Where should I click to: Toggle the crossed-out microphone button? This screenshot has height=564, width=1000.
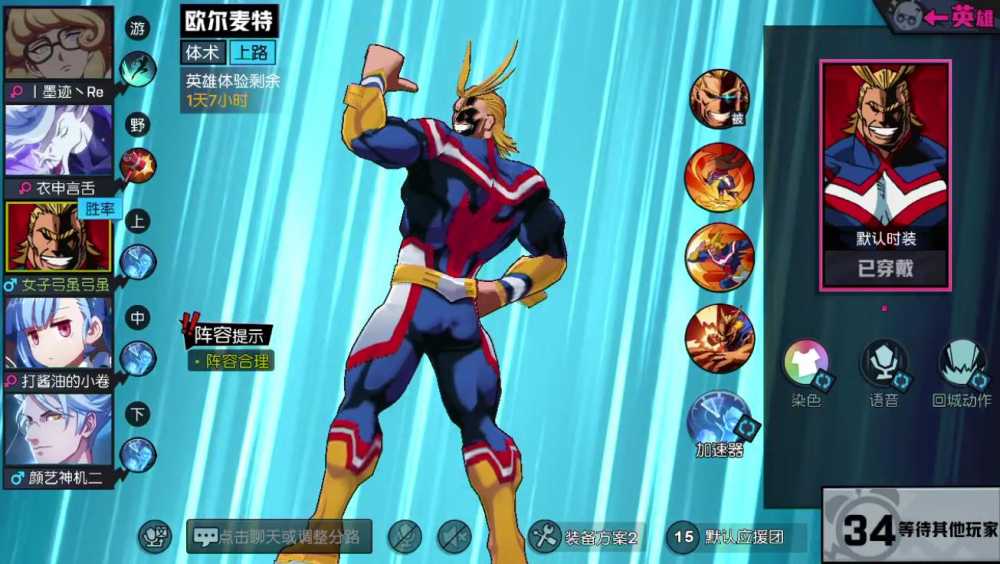coord(405,537)
